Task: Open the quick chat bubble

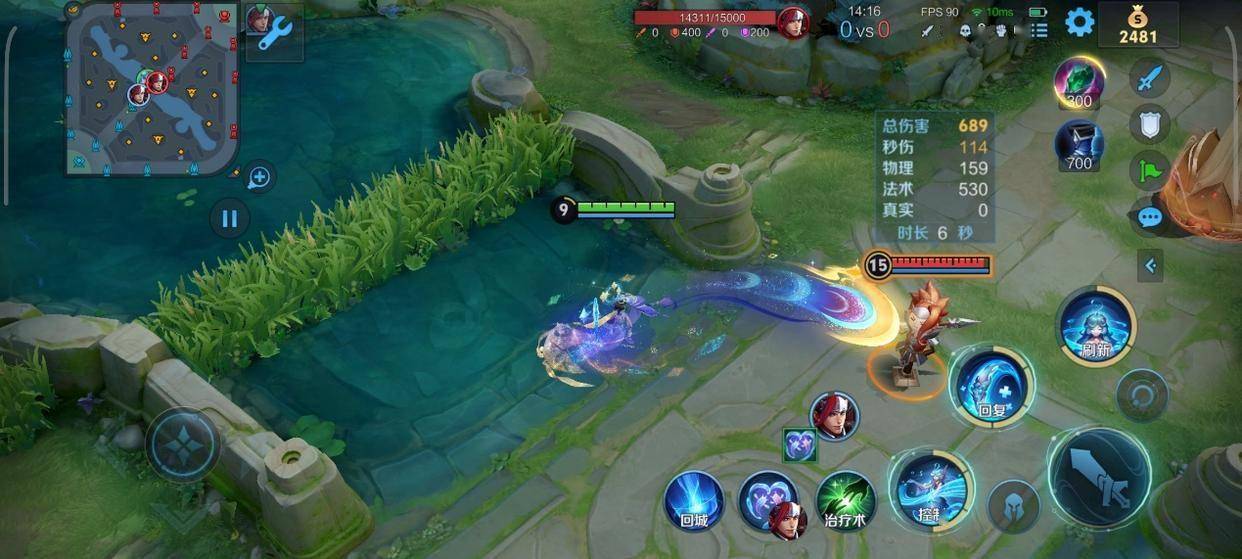Action: [x=1150, y=218]
